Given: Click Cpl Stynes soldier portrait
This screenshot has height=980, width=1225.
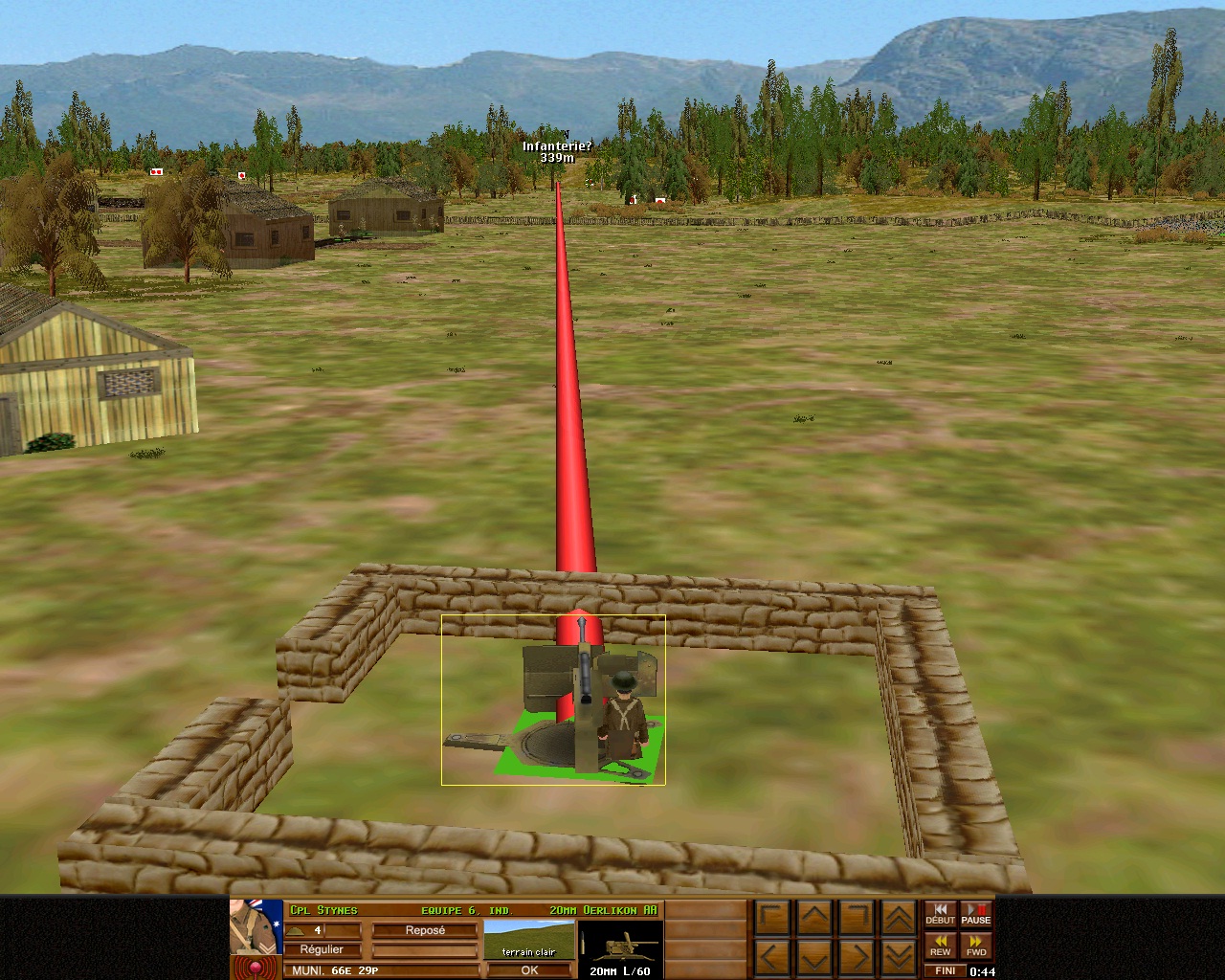Looking at the screenshot, I should click(256, 926).
